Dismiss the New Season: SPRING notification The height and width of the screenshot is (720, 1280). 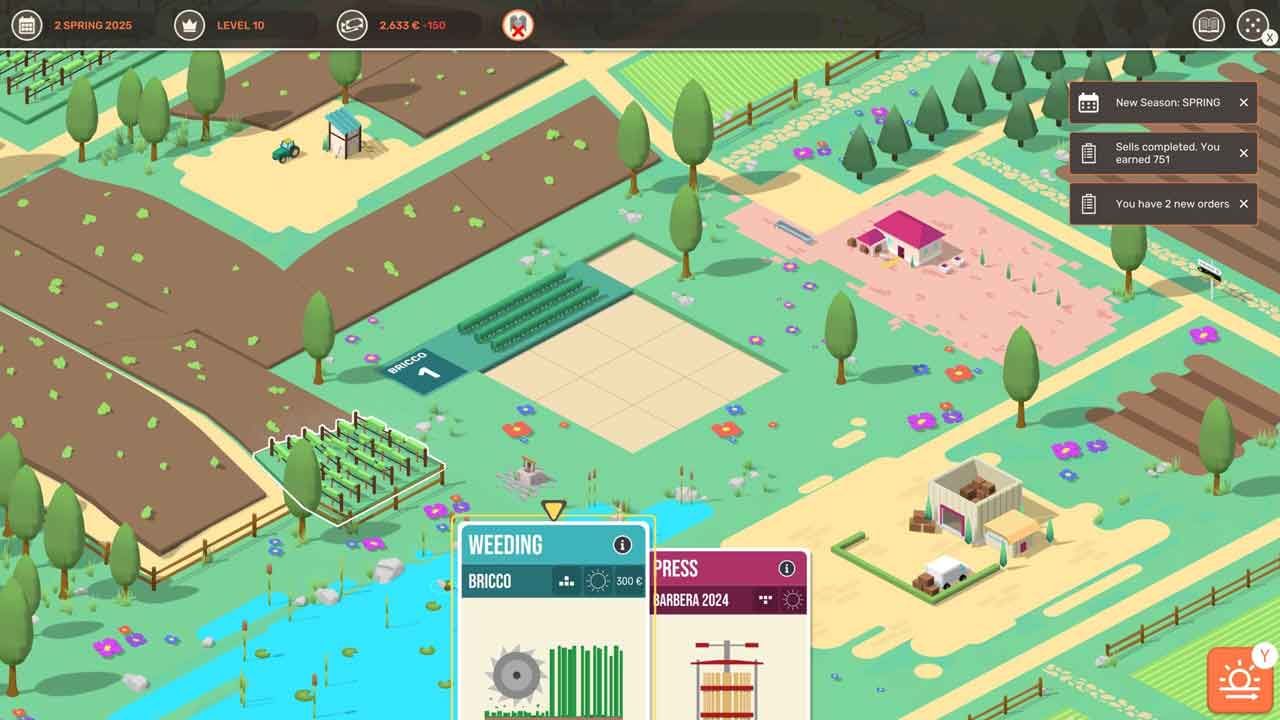click(1243, 103)
